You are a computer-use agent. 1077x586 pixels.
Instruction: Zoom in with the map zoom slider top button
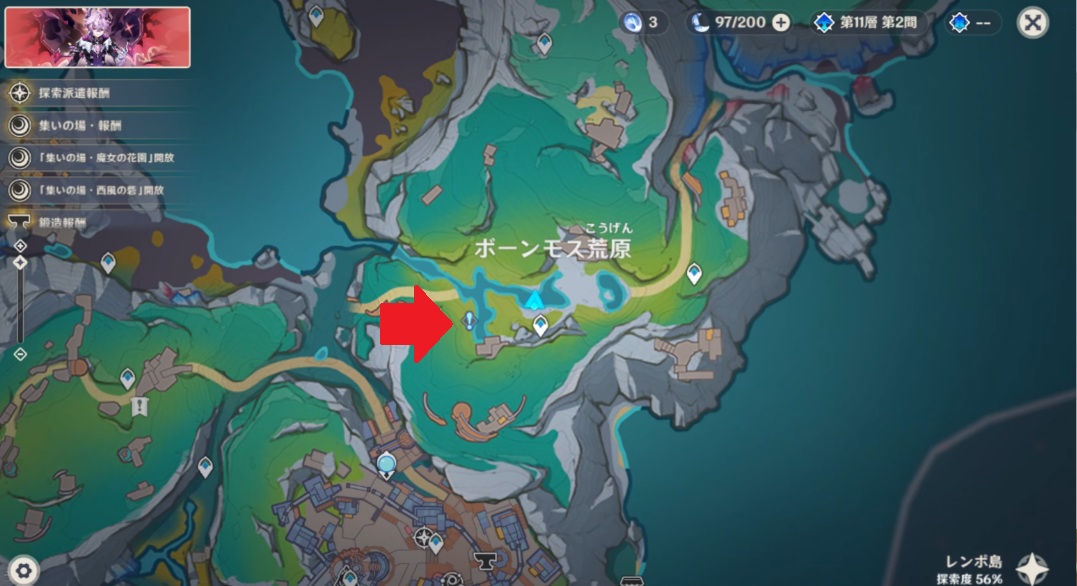click(x=20, y=246)
